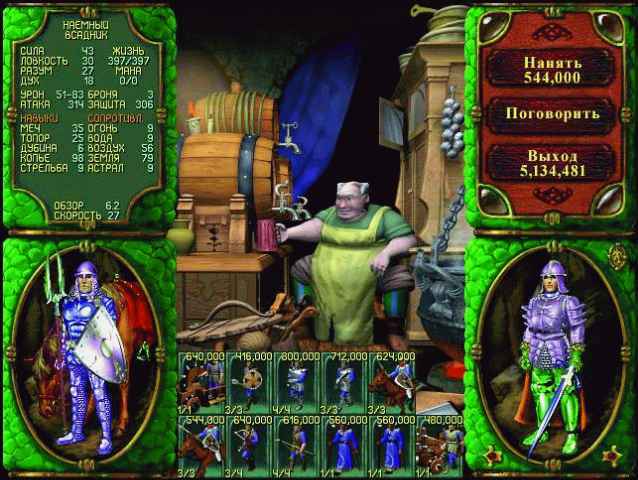
Task: Pick the 616,000 mercenary slot
Action: tap(295, 445)
